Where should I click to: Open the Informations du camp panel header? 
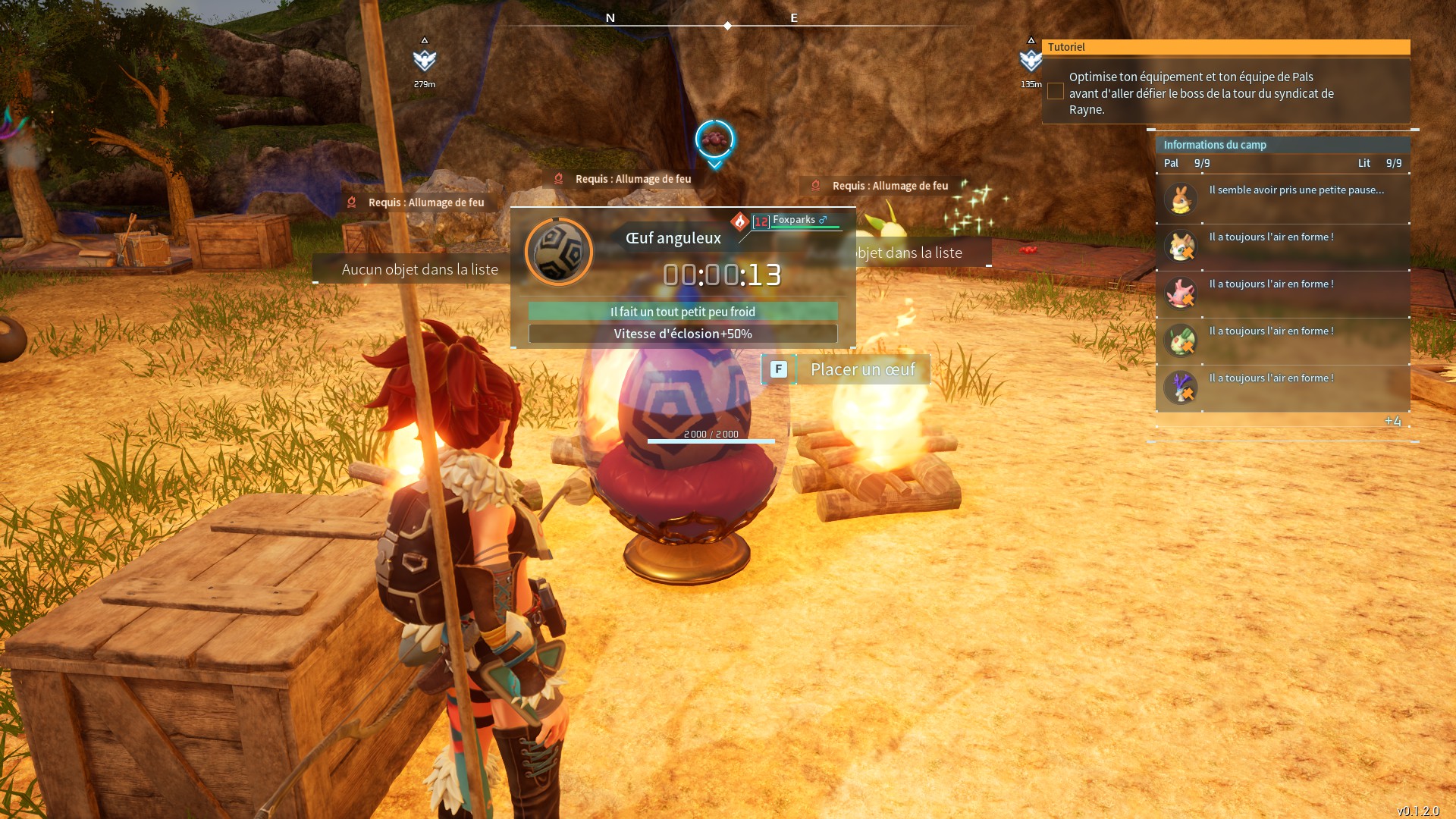tap(1282, 145)
